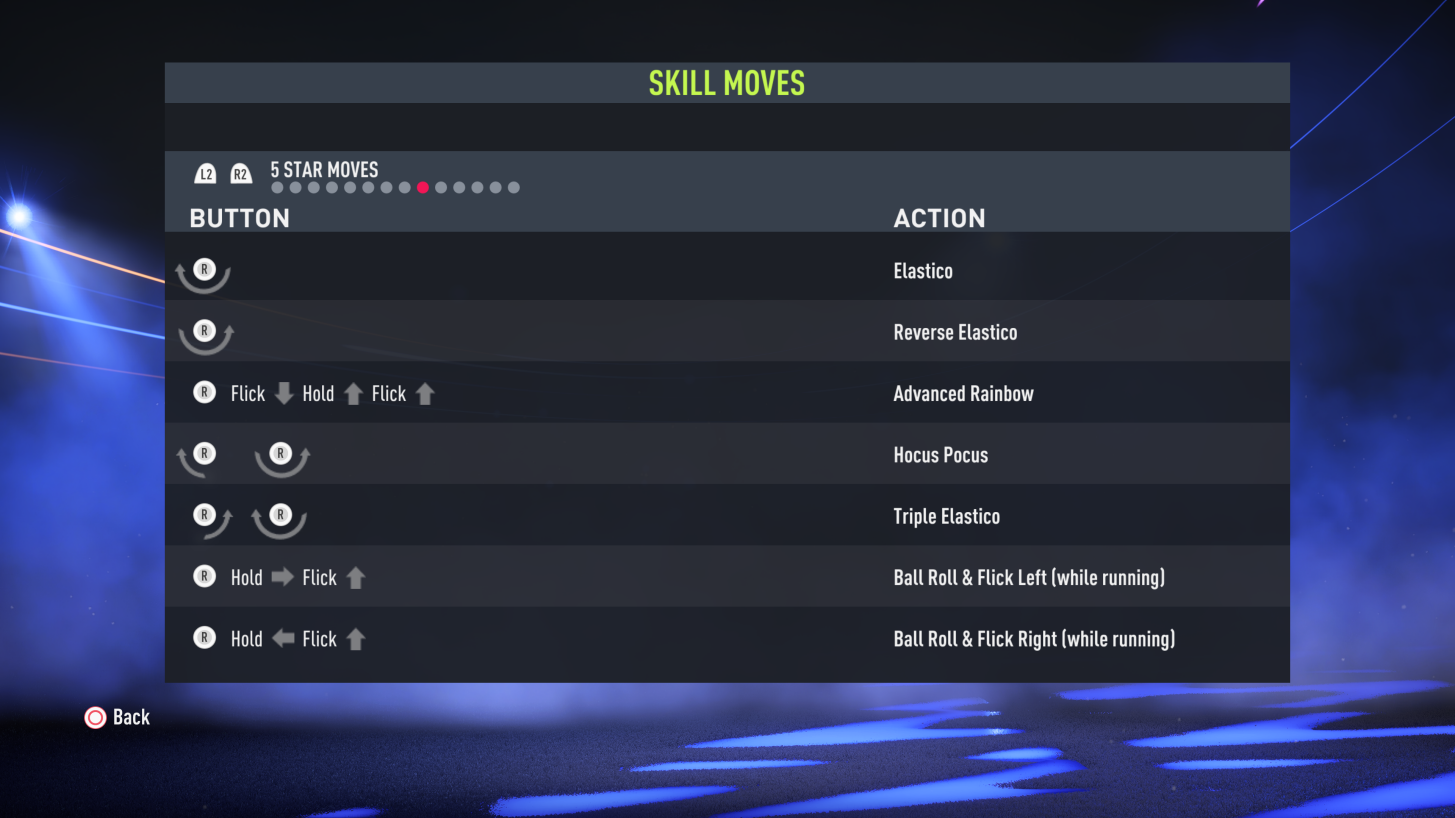The width and height of the screenshot is (1455, 818).
Task: Click the Back button
Action: click(x=117, y=717)
